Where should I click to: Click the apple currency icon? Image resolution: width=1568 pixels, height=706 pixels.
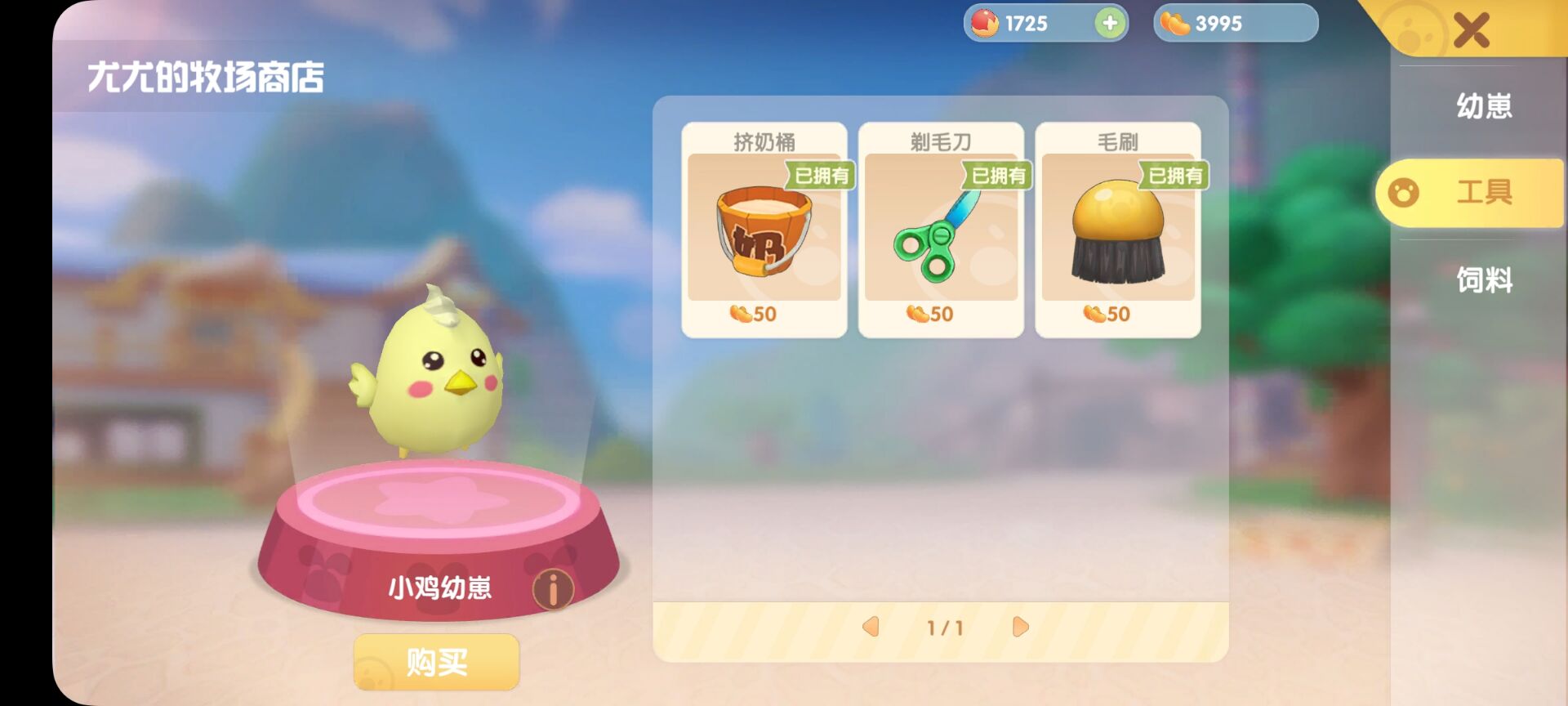984,23
